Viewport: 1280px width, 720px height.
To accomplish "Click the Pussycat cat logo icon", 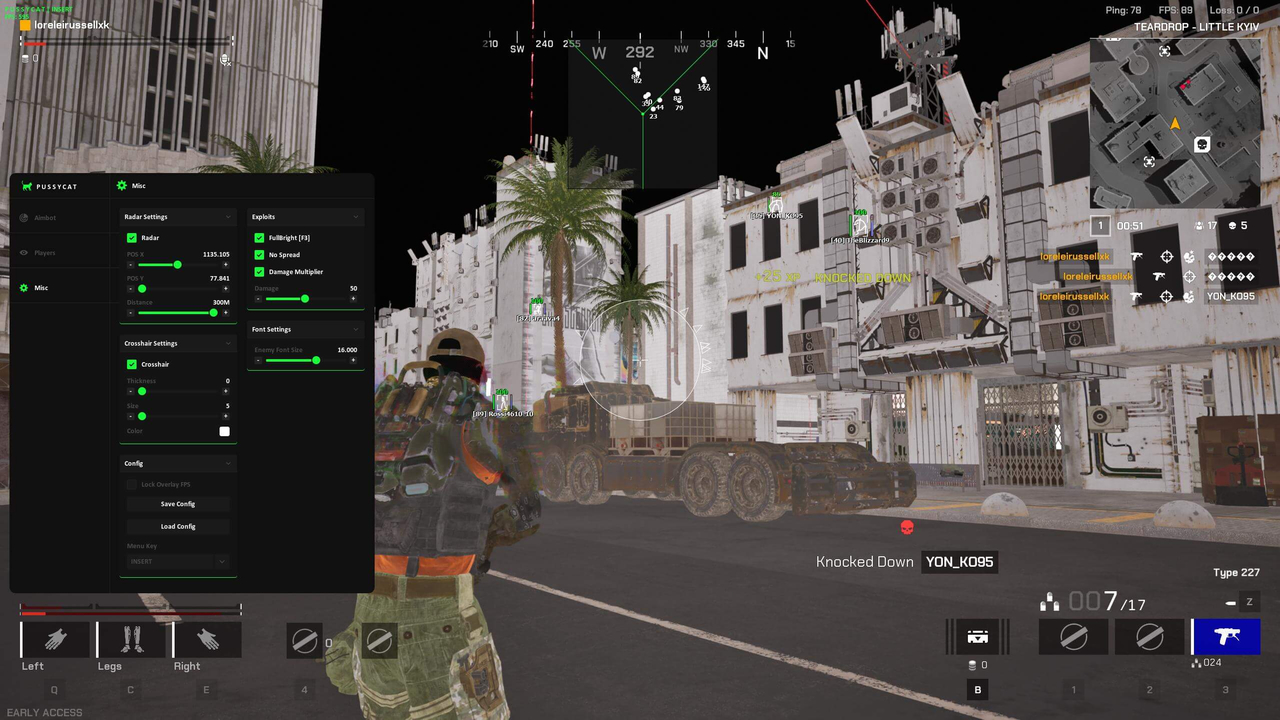I will pyautogui.click(x=27, y=186).
